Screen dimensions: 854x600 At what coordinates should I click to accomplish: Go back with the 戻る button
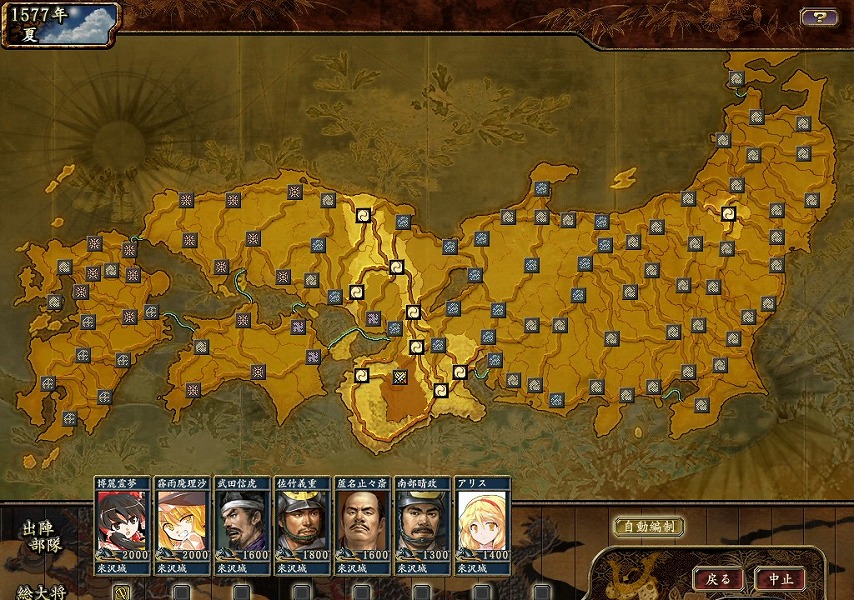[718, 579]
